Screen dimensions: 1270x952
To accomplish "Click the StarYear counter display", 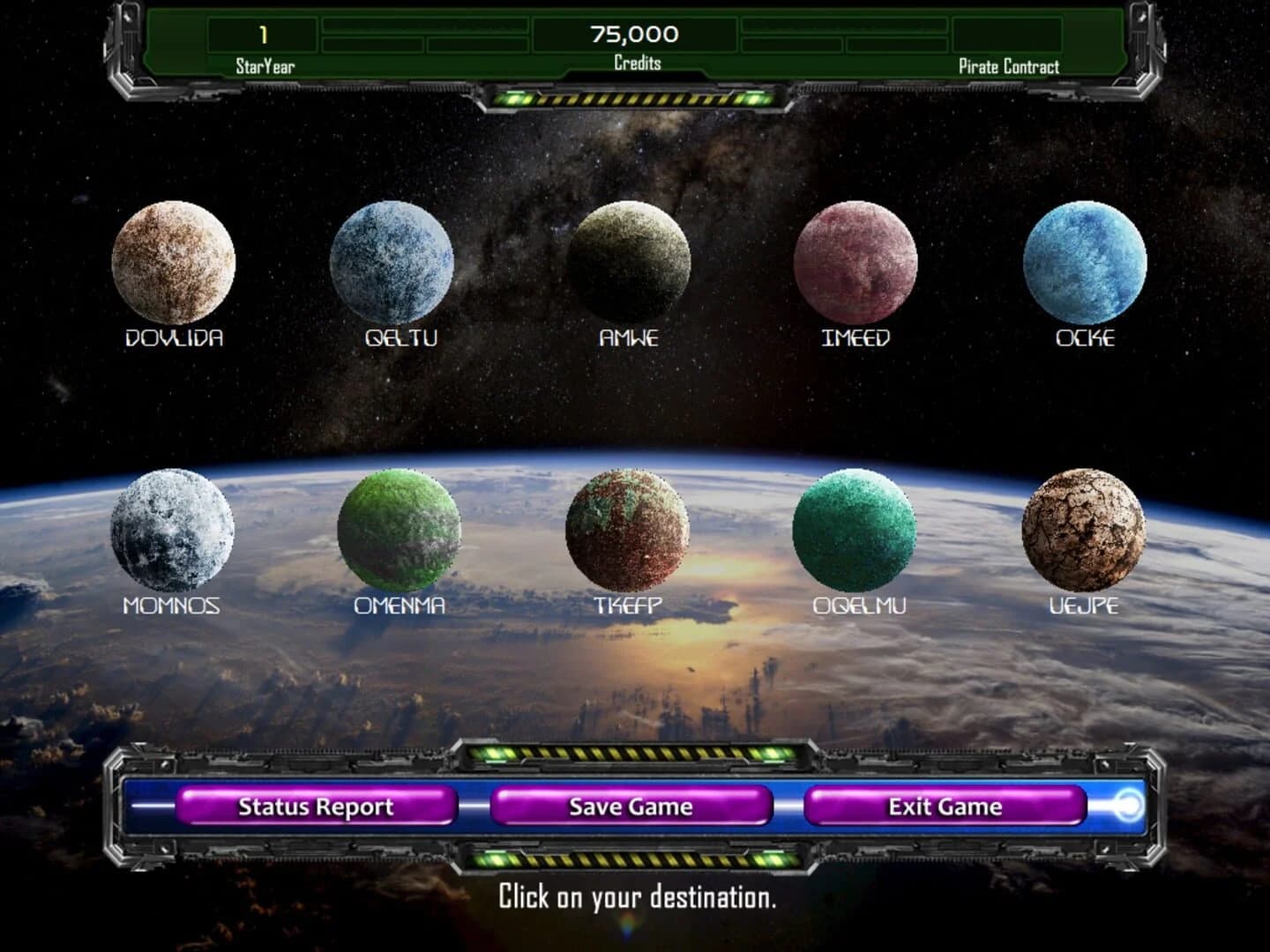I will (x=262, y=35).
